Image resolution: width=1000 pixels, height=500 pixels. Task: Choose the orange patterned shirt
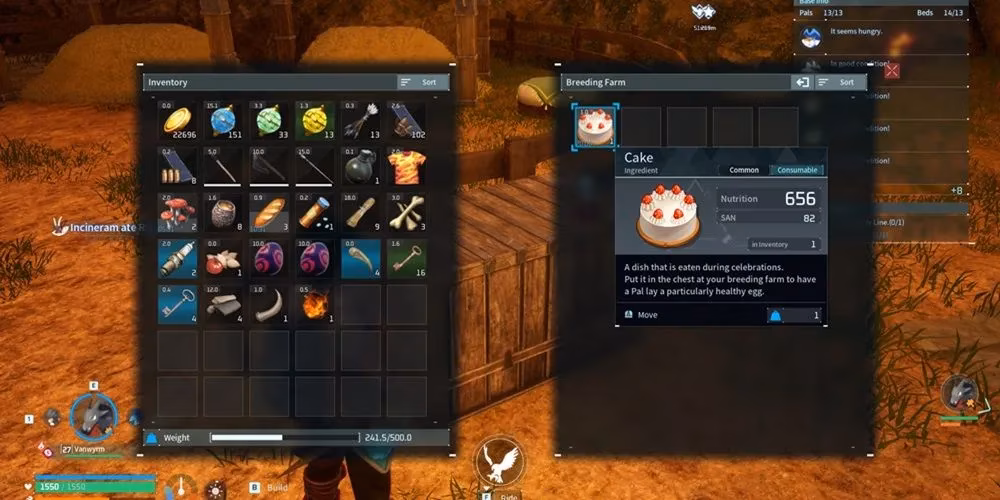407,167
